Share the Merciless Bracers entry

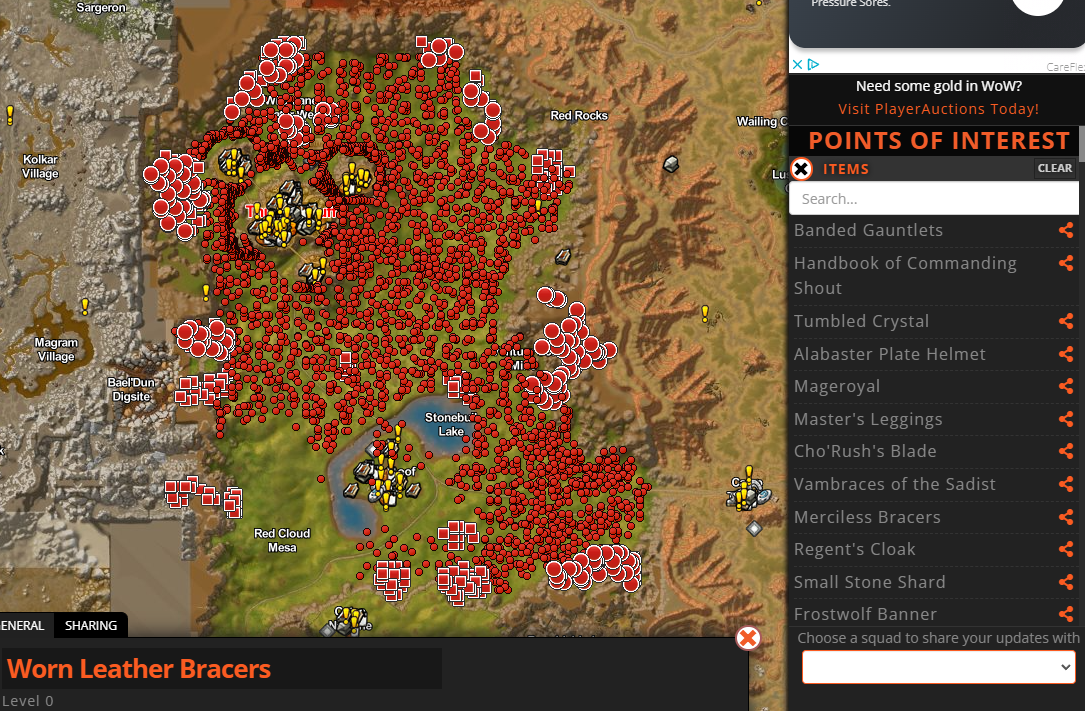point(1066,518)
